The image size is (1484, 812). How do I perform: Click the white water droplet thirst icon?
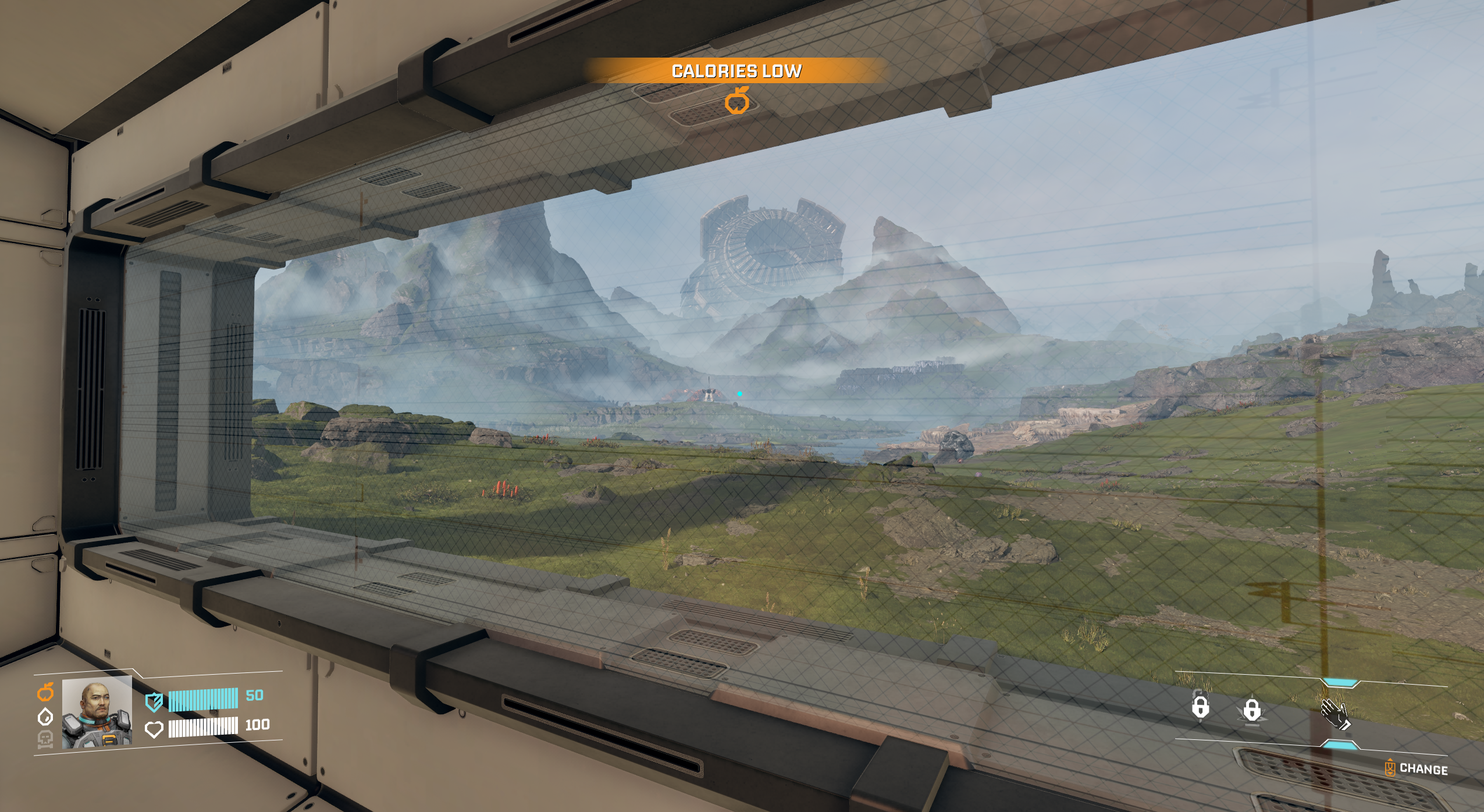tap(45, 717)
